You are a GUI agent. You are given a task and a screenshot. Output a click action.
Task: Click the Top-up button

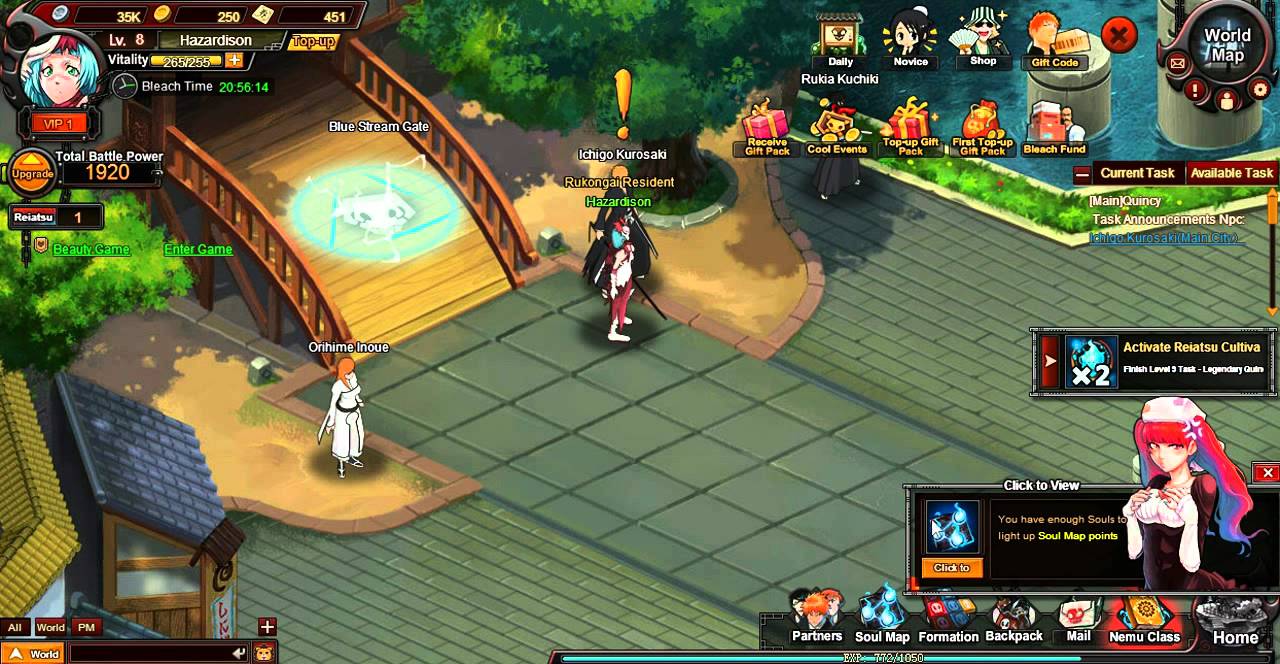313,42
